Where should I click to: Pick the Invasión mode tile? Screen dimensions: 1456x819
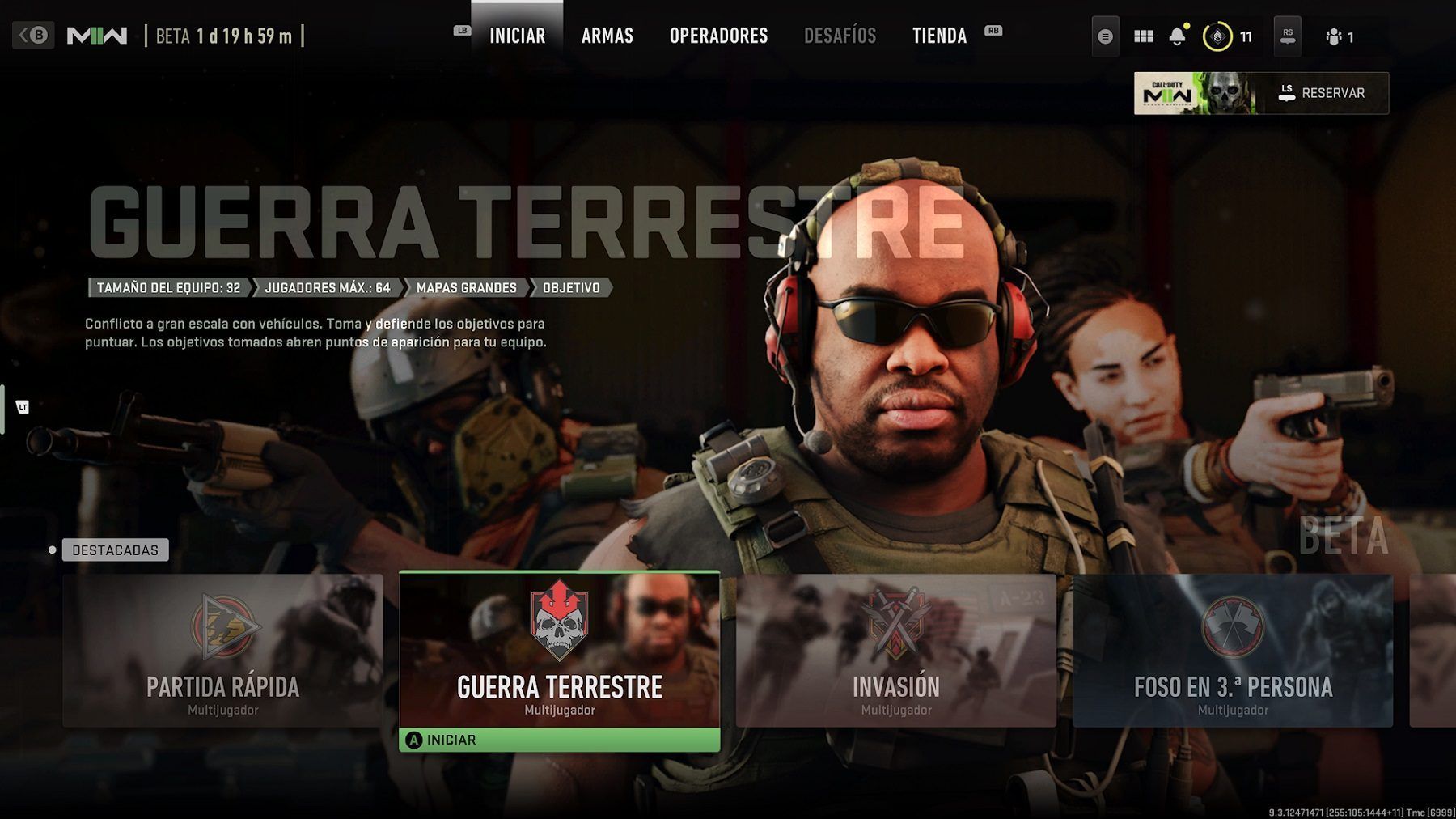[x=895, y=650]
